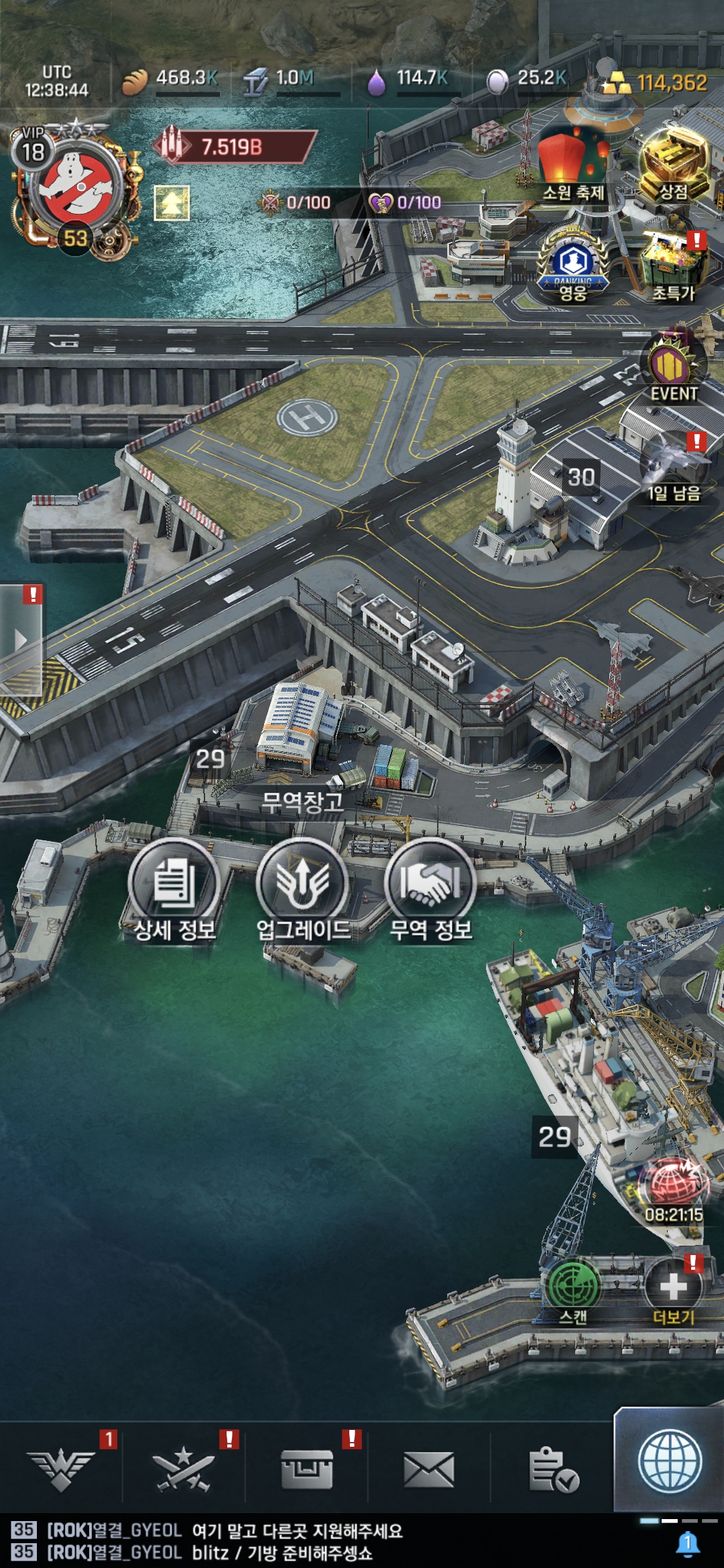Open the 1일 남음 jet event
This screenshot has width=724, height=1568.
pos(673,466)
